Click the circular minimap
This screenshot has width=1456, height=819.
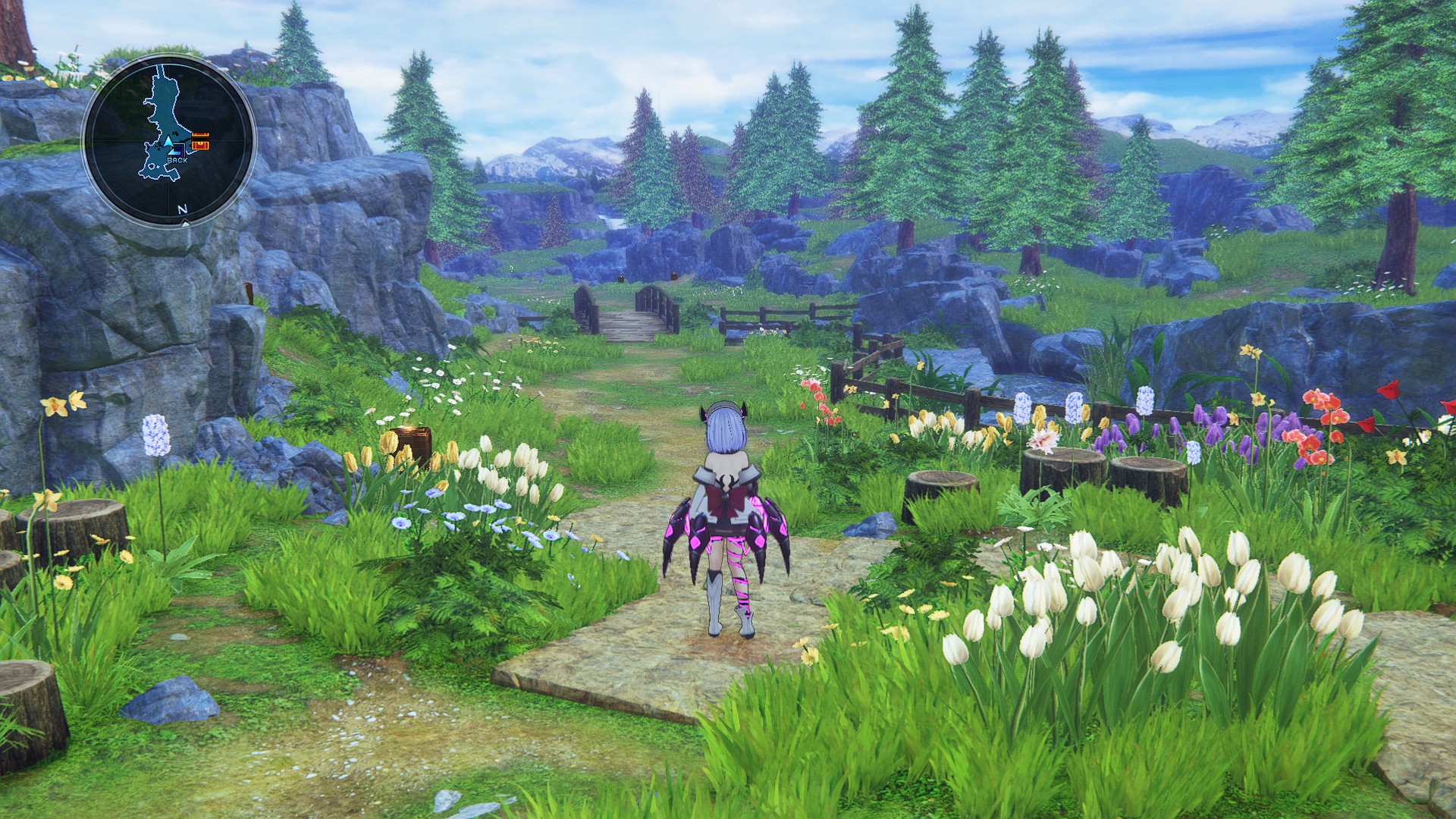pyautogui.click(x=168, y=140)
